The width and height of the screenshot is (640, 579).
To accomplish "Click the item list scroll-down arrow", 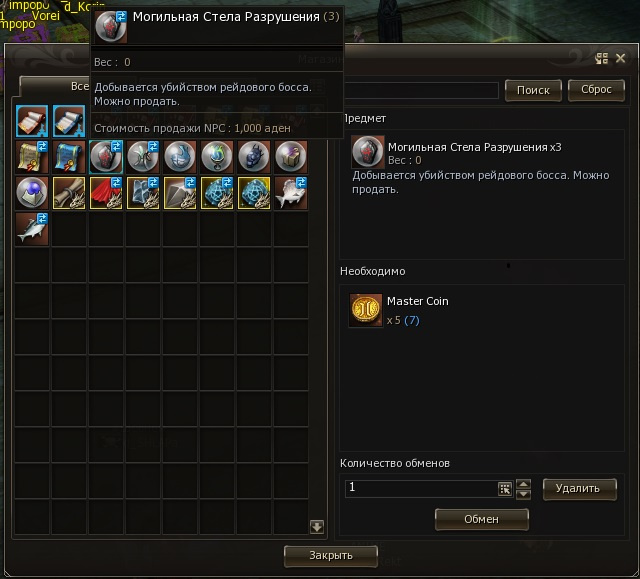I will point(317,527).
